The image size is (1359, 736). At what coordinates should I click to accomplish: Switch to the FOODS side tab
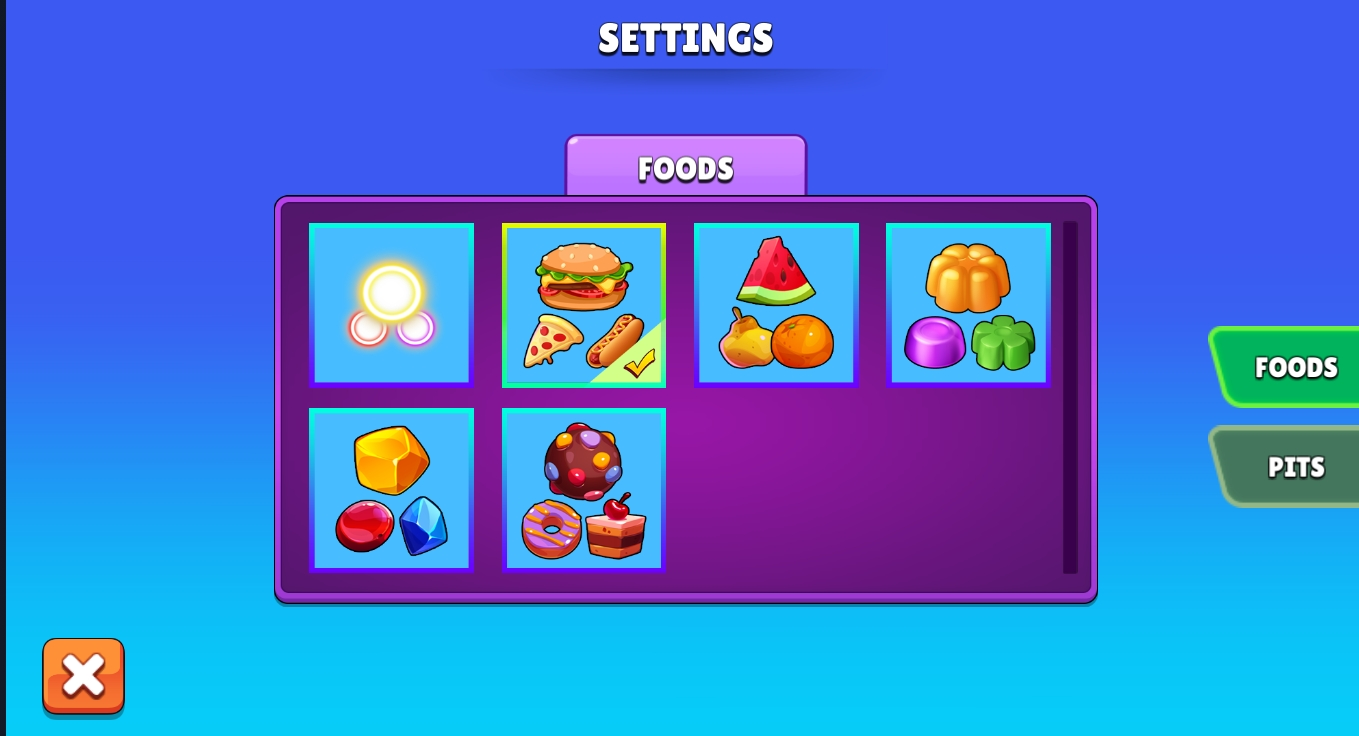click(1295, 367)
